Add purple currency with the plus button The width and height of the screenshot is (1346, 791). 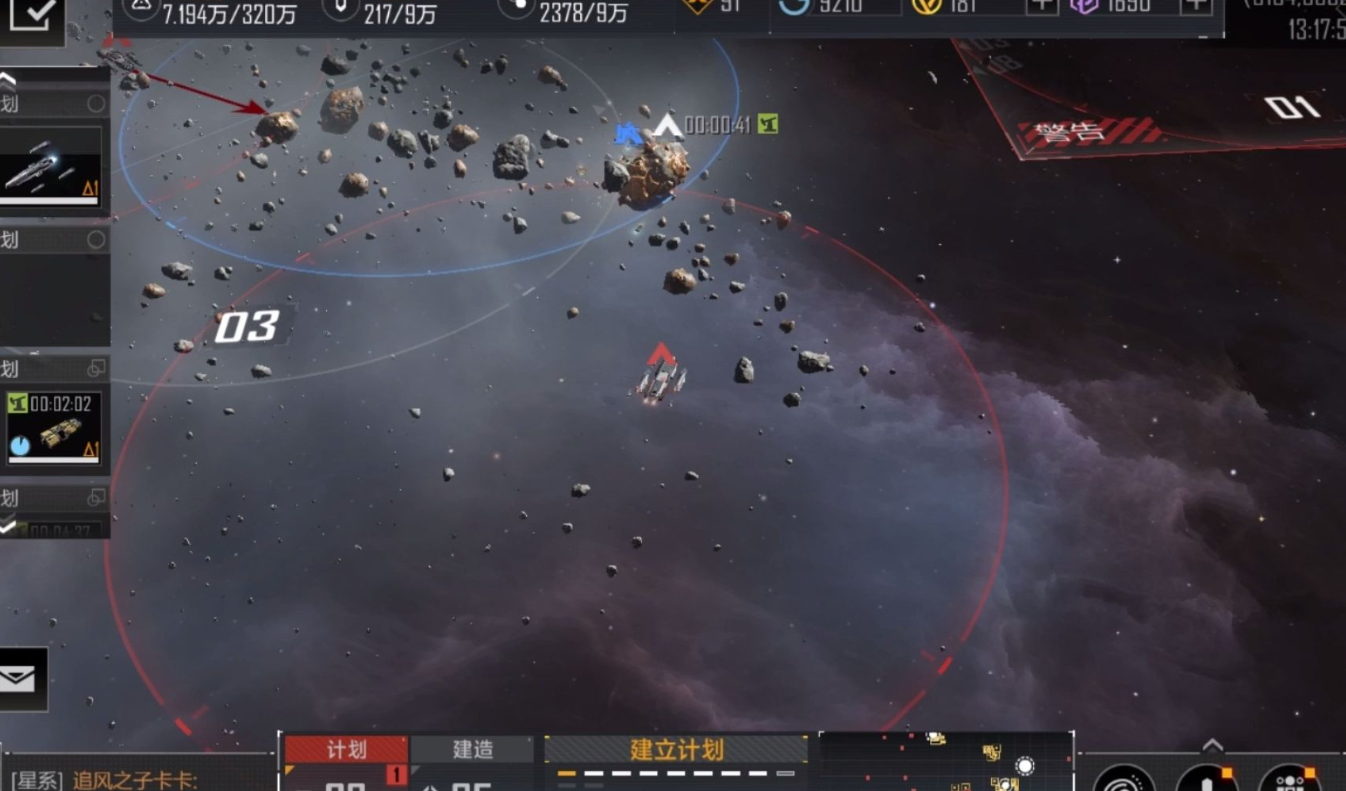click(1196, 5)
